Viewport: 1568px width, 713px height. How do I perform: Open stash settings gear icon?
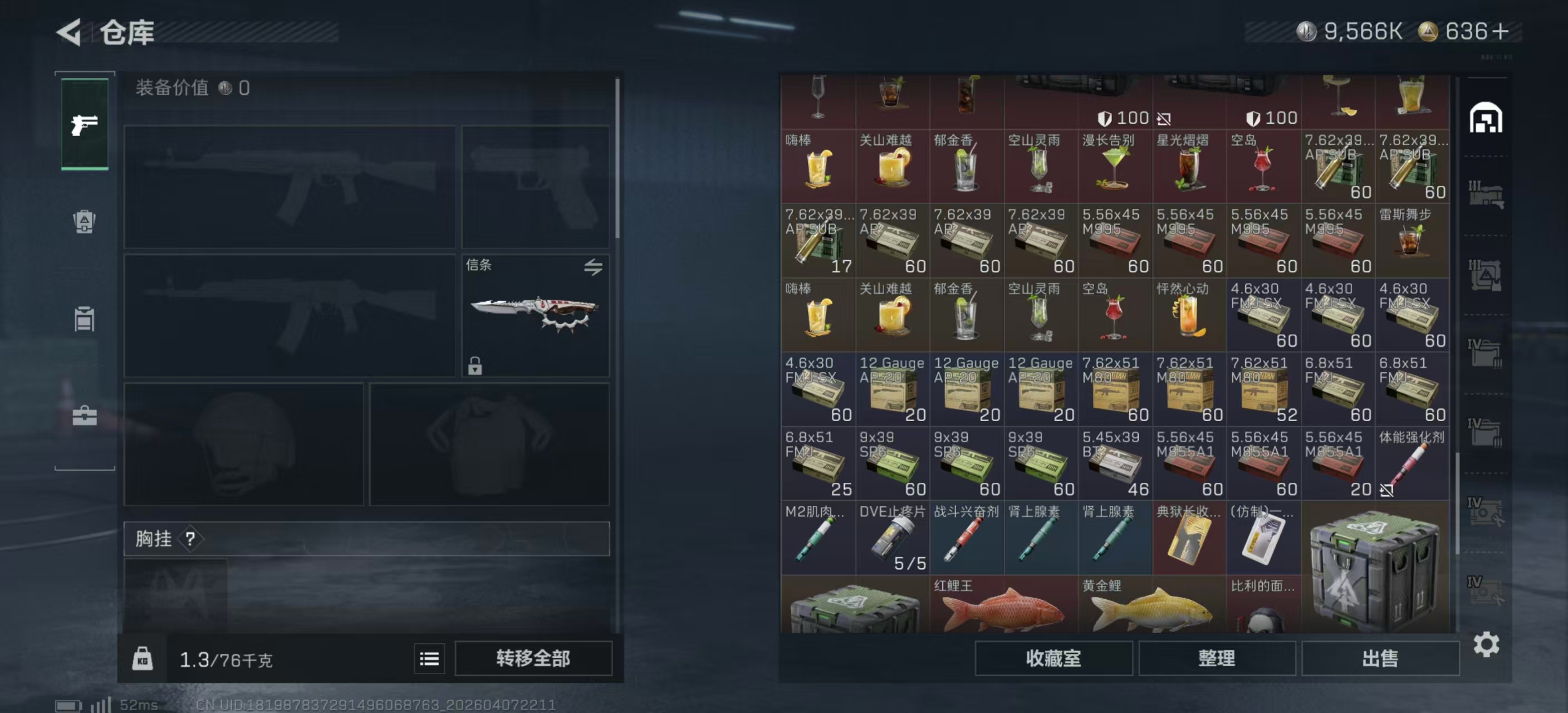[1485, 644]
